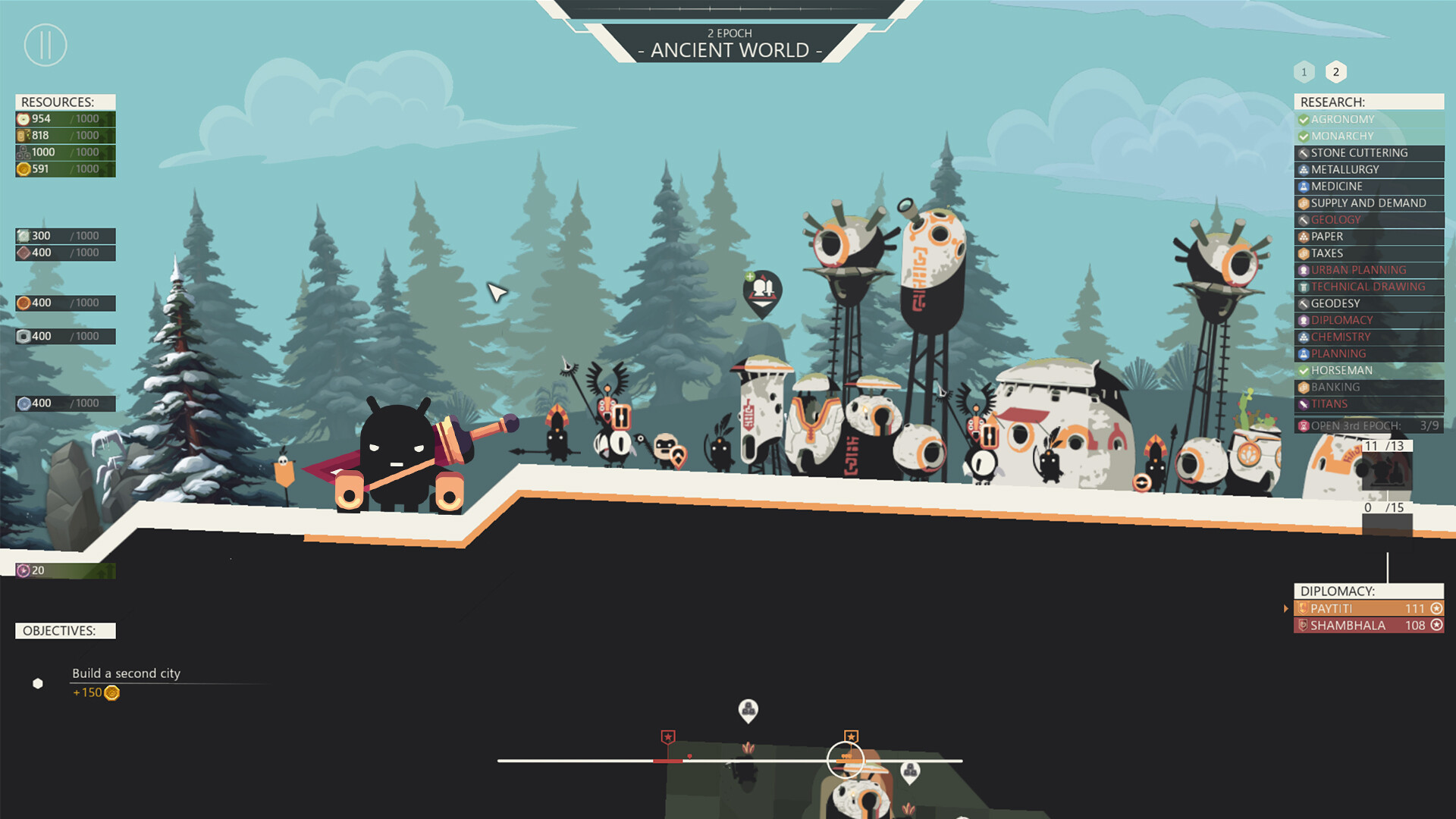Image resolution: width=1456 pixels, height=819 pixels.
Task: Click the Horseman completed checkmark
Action: (x=1304, y=370)
